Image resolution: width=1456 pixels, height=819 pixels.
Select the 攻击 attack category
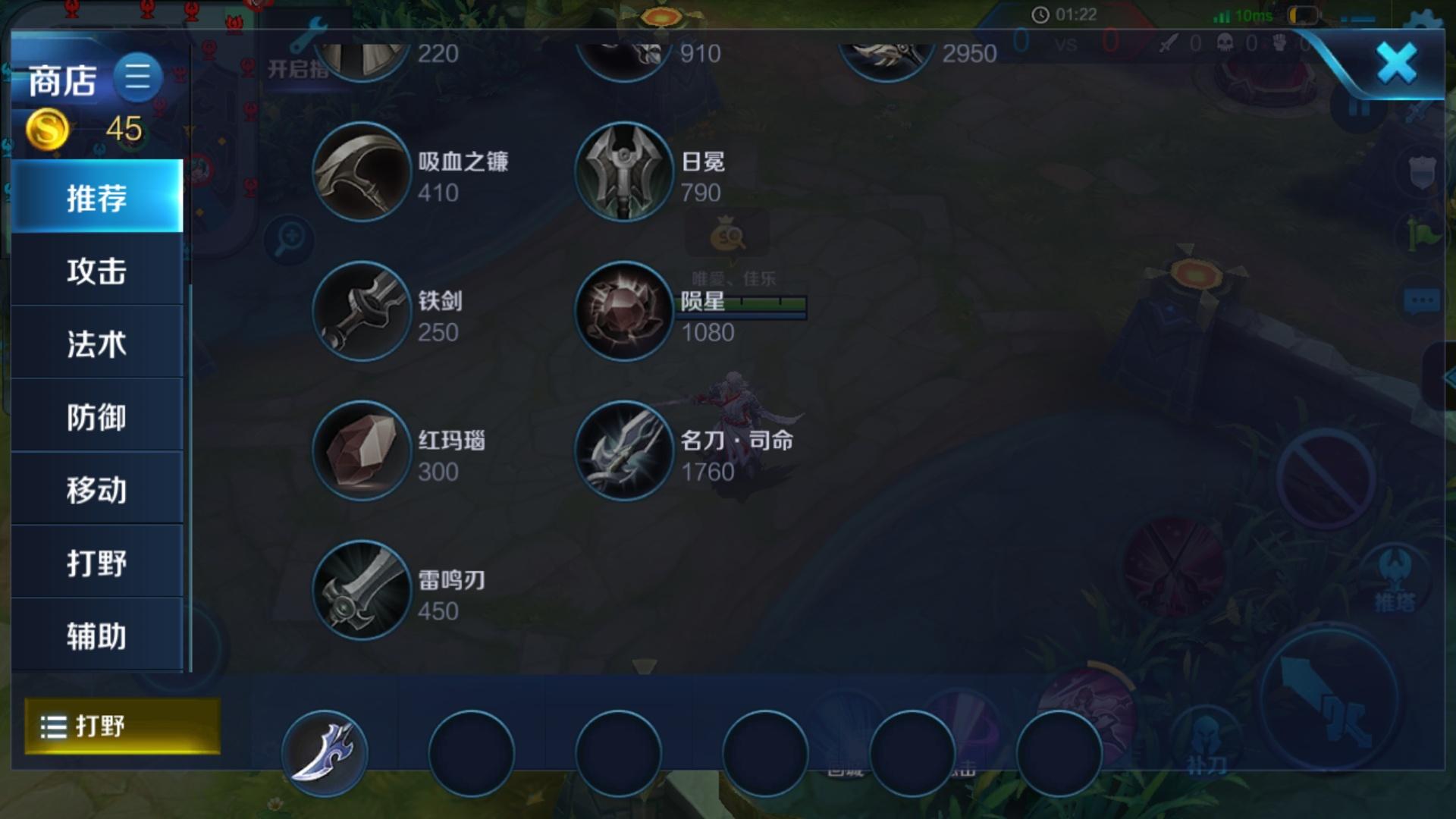pyautogui.click(x=97, y=271)
